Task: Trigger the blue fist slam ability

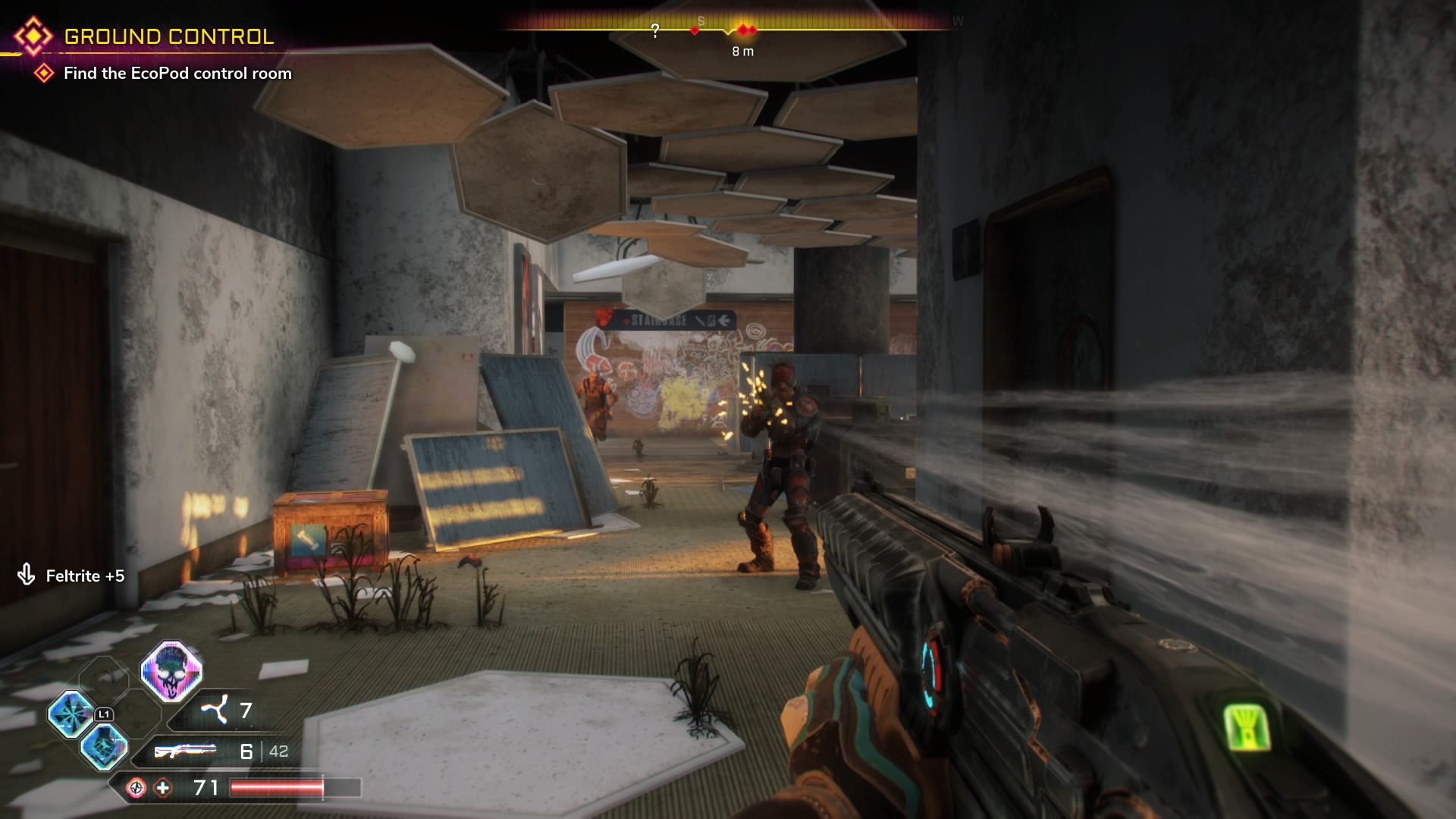Action: [104, 746]
